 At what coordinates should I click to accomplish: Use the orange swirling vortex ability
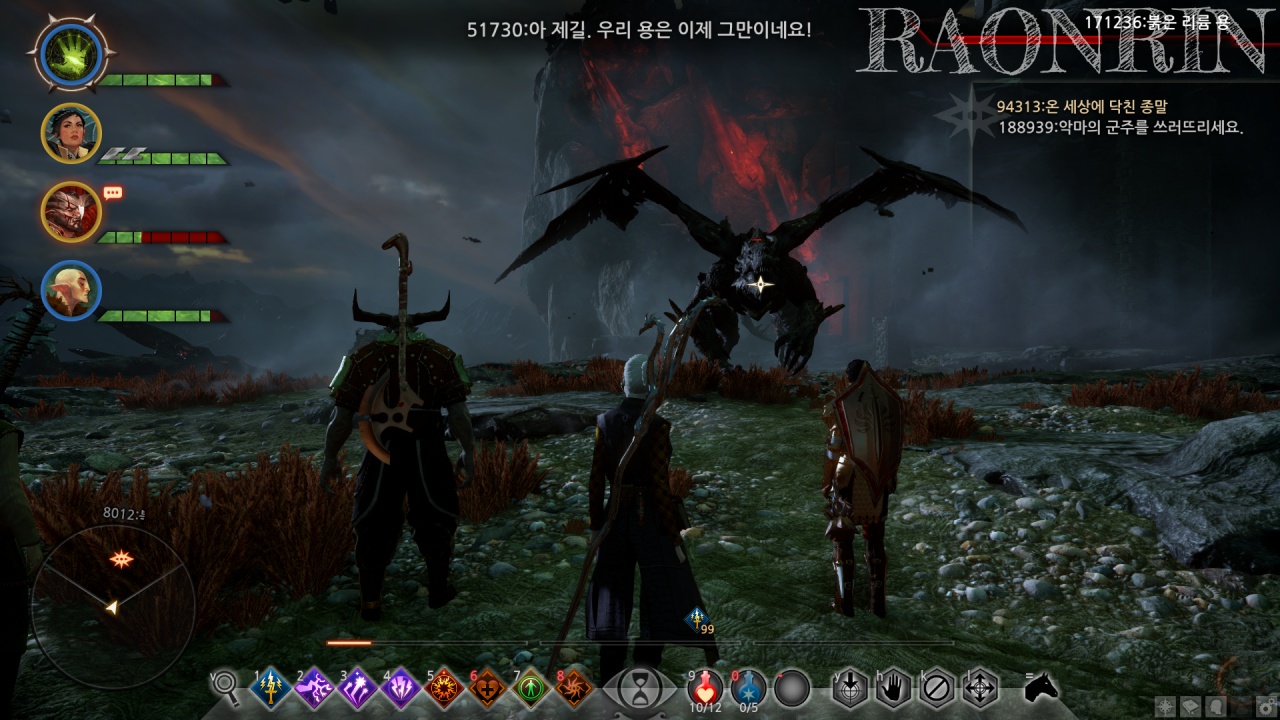click(x=574, y=688)
